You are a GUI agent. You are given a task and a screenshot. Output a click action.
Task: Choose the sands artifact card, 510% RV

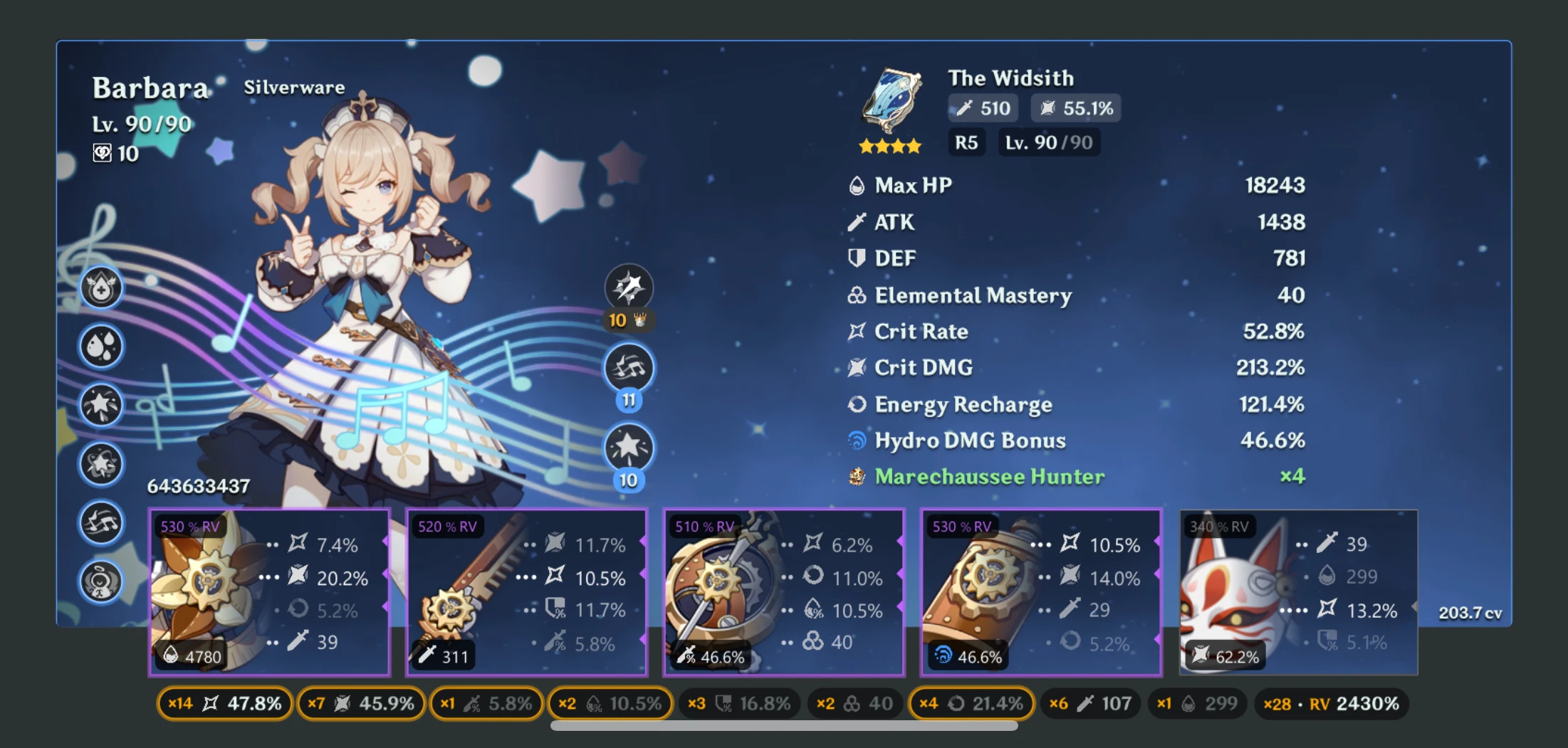point(784,592)
